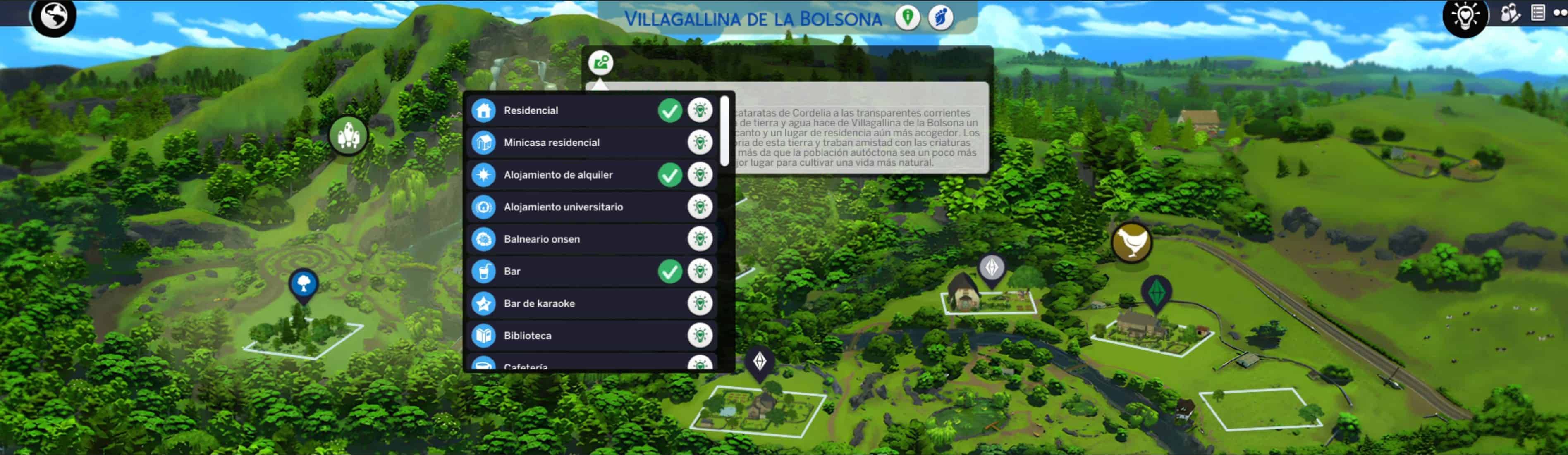
Task: Open the lightbulb hints button
Action: (1465, 17)
